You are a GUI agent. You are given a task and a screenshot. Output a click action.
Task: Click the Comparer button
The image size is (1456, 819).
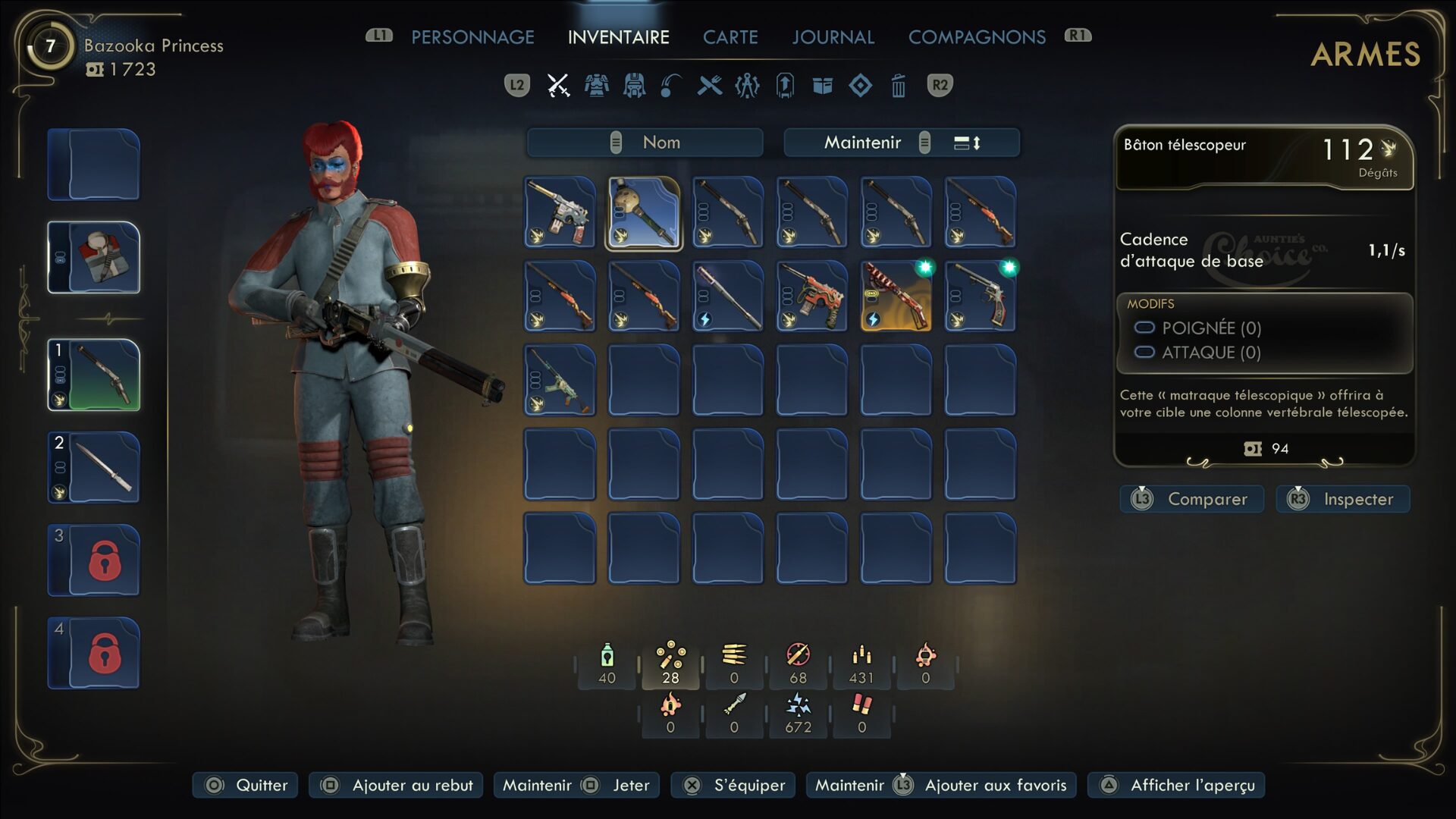(1192, 499)
